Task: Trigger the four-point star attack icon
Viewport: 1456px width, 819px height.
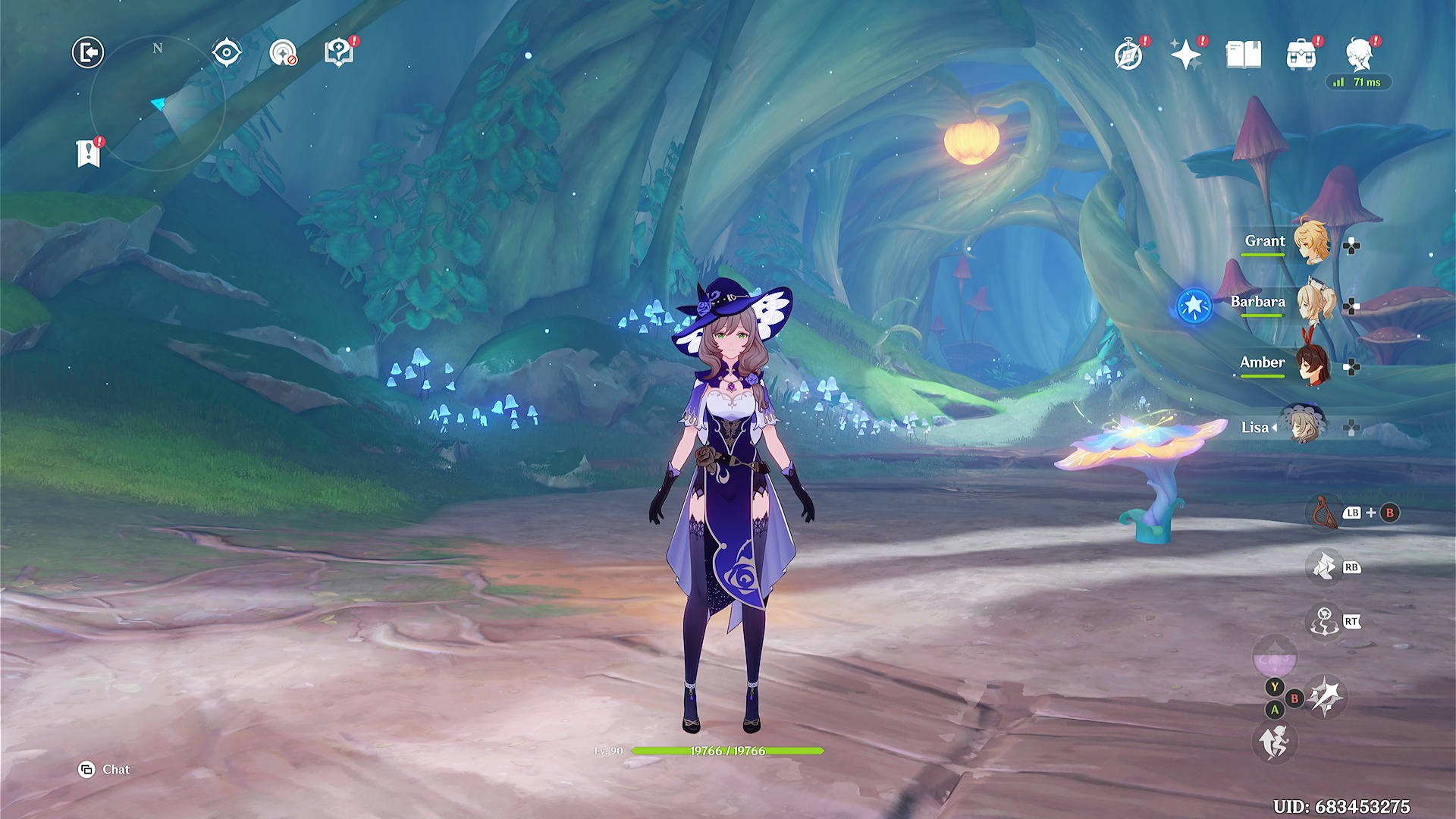Action: pos(1326,696)
